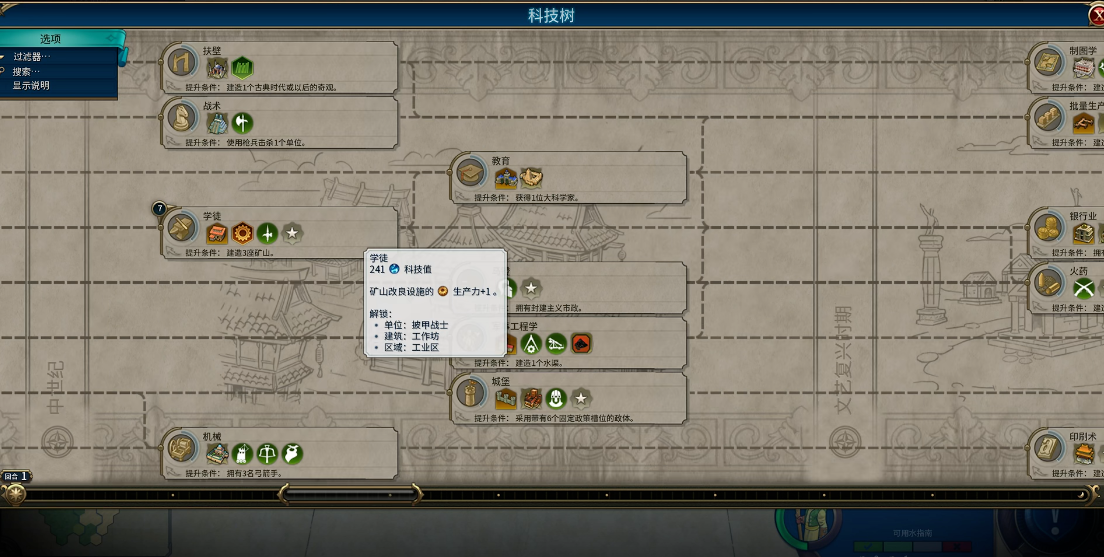Screen dimensions: 1104x557
Task: Select the 批量生产 technology node
Action: (x=1048, y=118)
